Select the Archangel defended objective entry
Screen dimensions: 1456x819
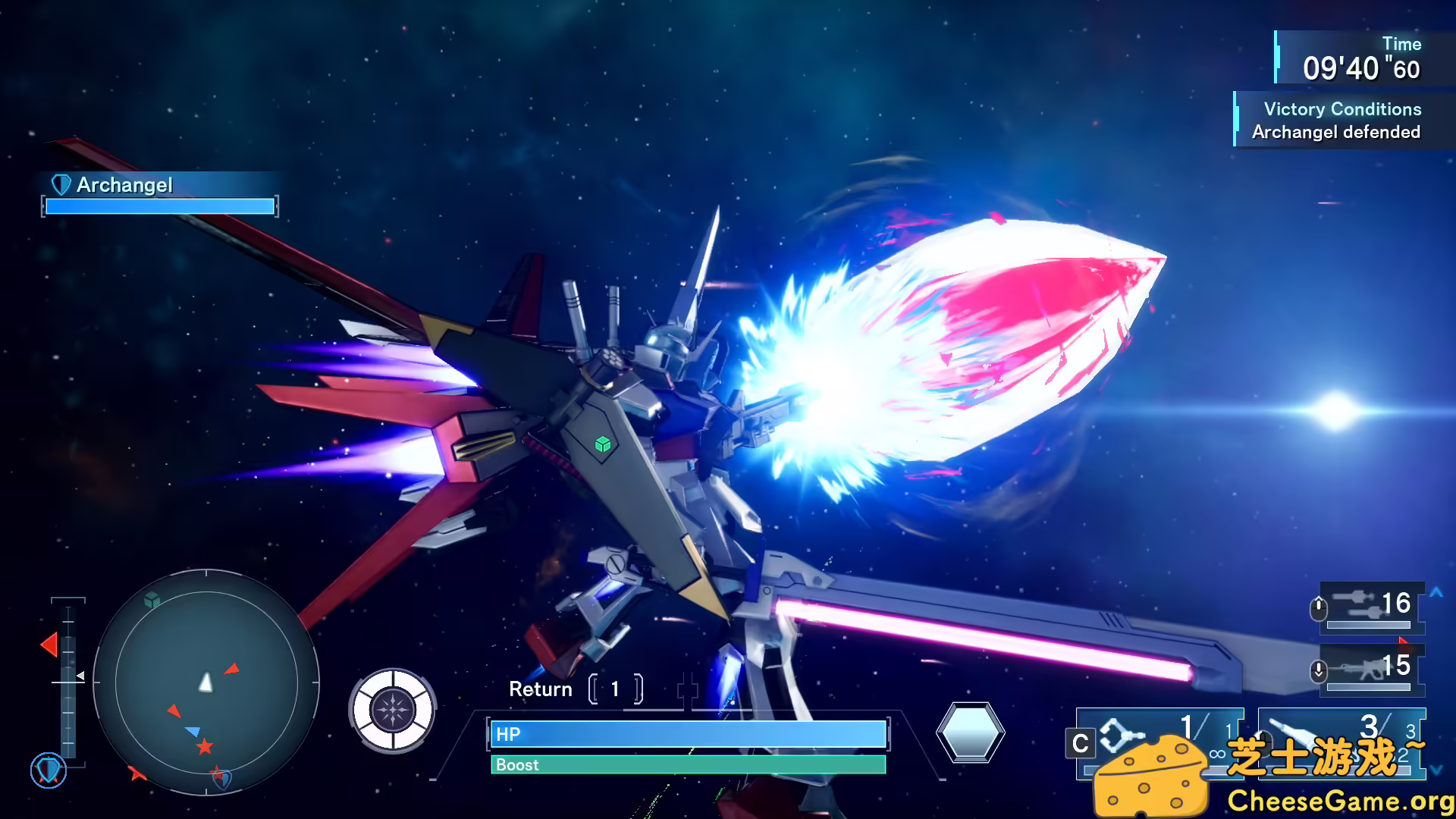(1337, 131)
